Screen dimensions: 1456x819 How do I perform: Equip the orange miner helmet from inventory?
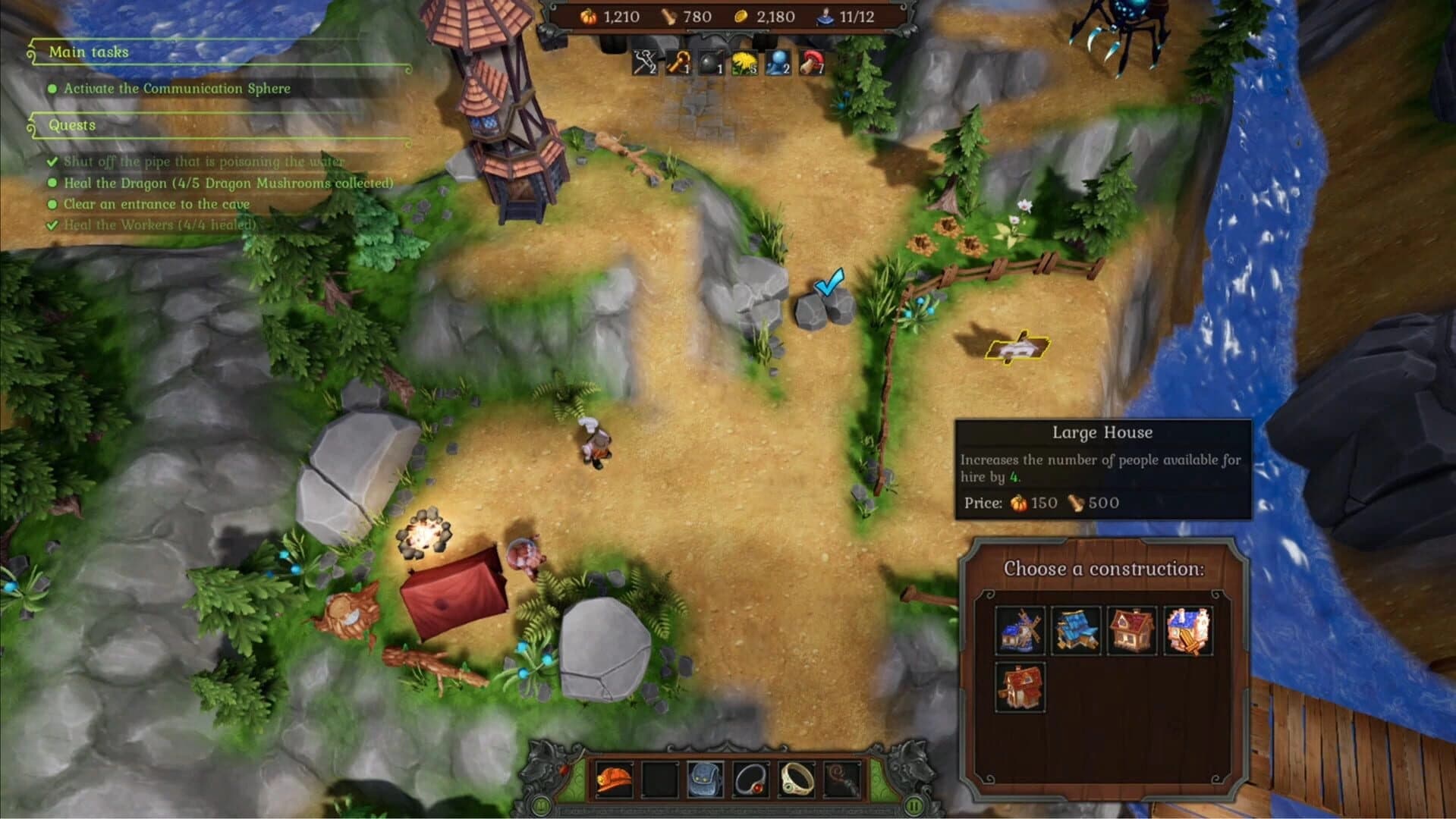click(x=613, y=780)
